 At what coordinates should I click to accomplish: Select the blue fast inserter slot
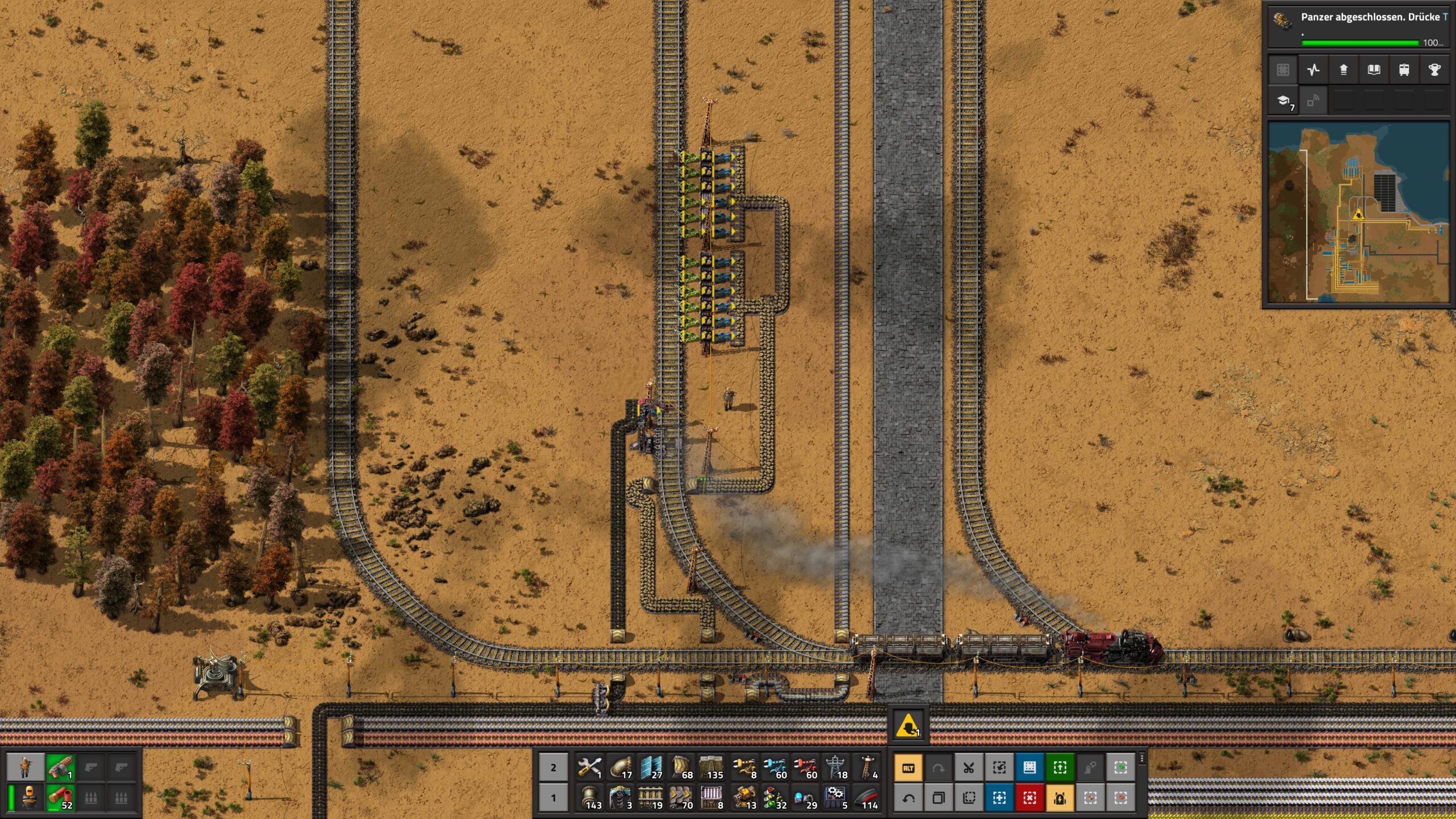(775, 767)
